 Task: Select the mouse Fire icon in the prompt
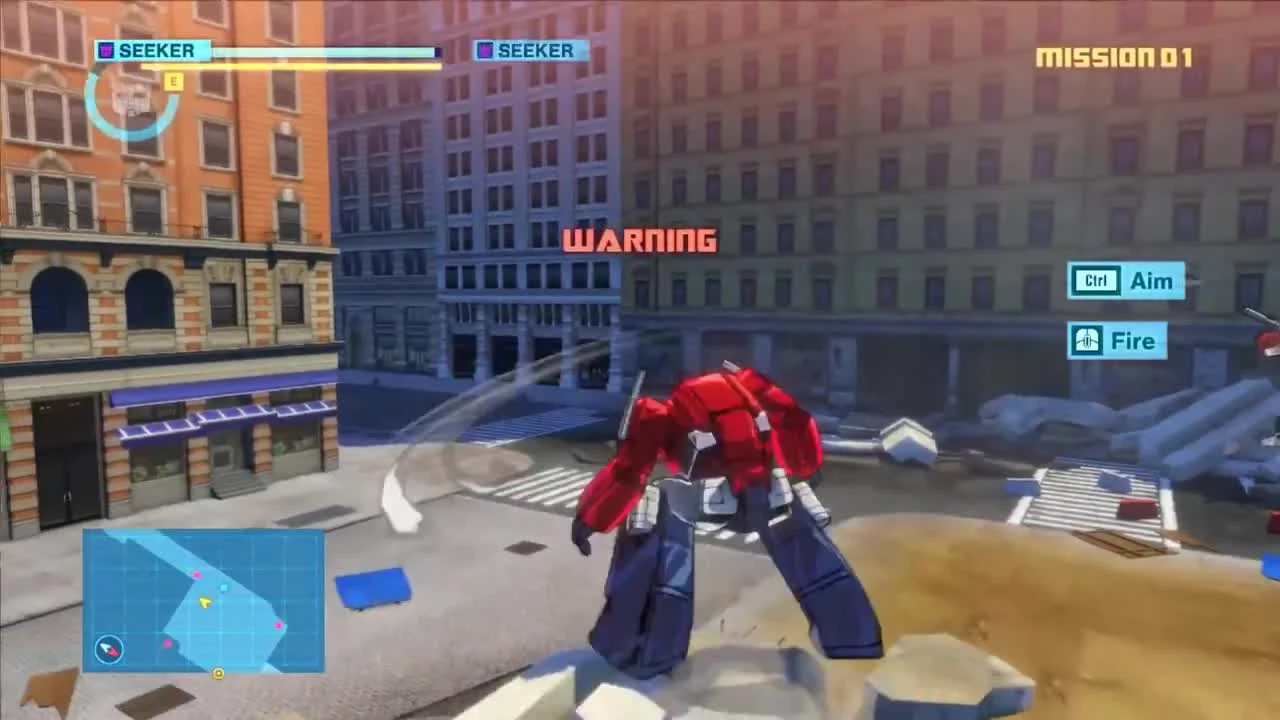(1086, 341)
